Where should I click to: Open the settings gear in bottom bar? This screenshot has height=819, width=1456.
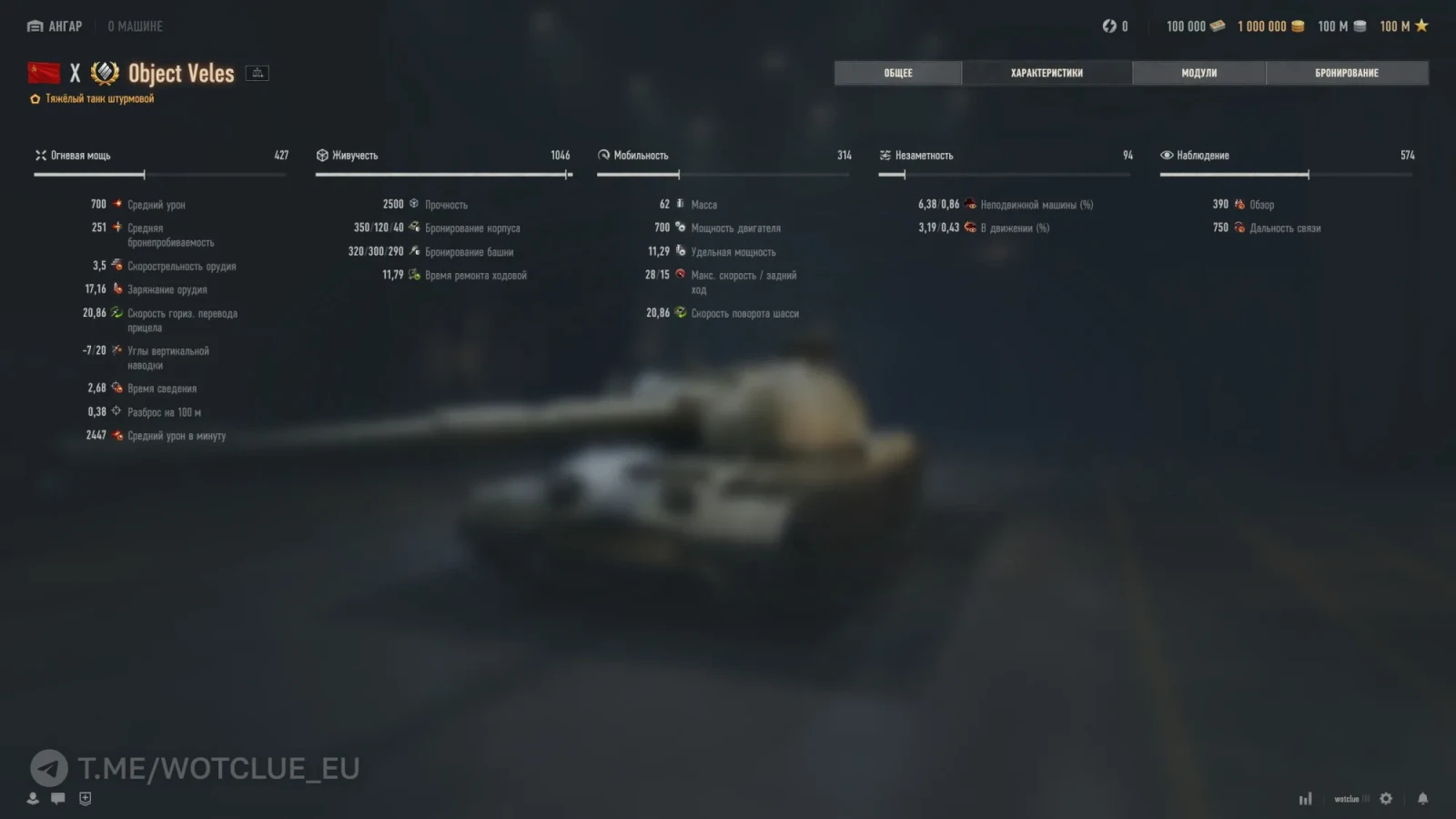click(x=1384, y=797)
